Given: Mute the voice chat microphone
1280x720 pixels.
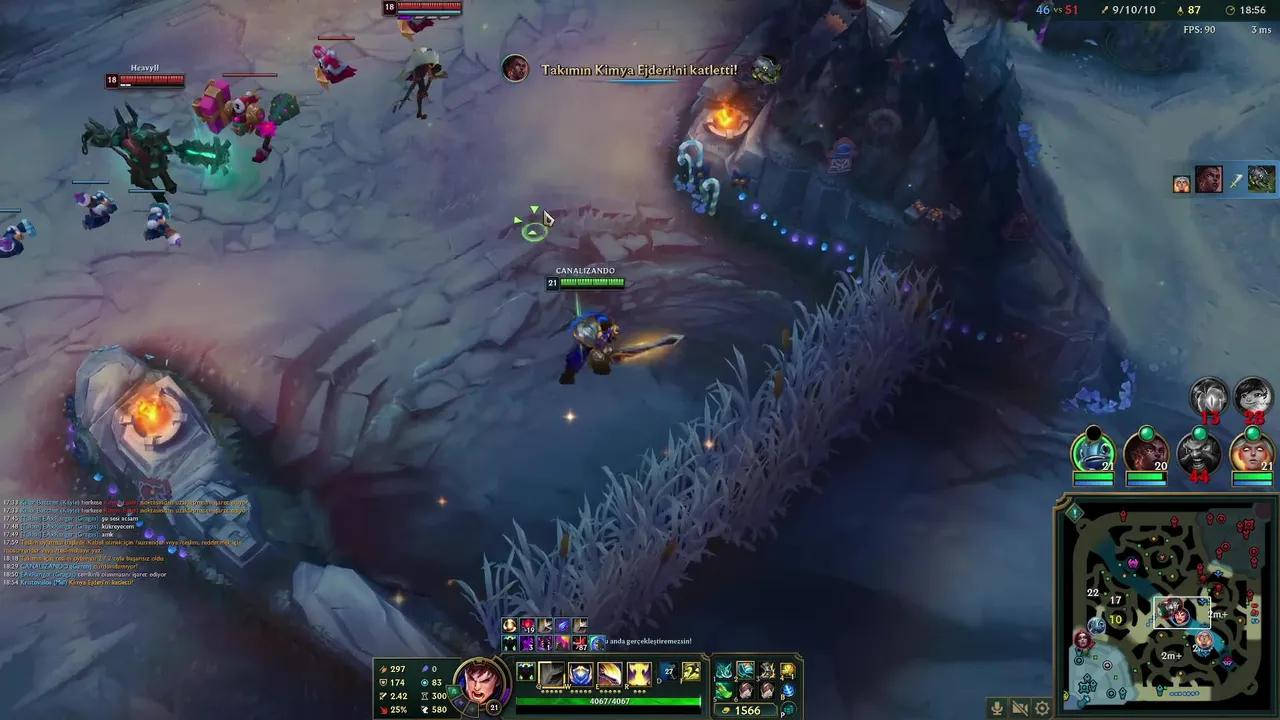Looking at the screenshot, I should click(997, 708).
